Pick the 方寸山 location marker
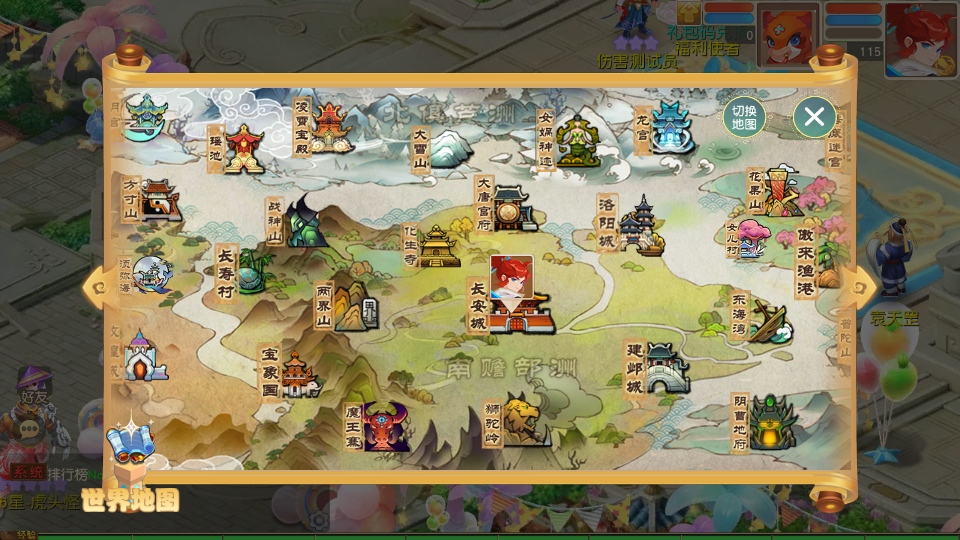The height and width of the screenshot is (540, 960). pyautogui.click(x=160, y=201)
